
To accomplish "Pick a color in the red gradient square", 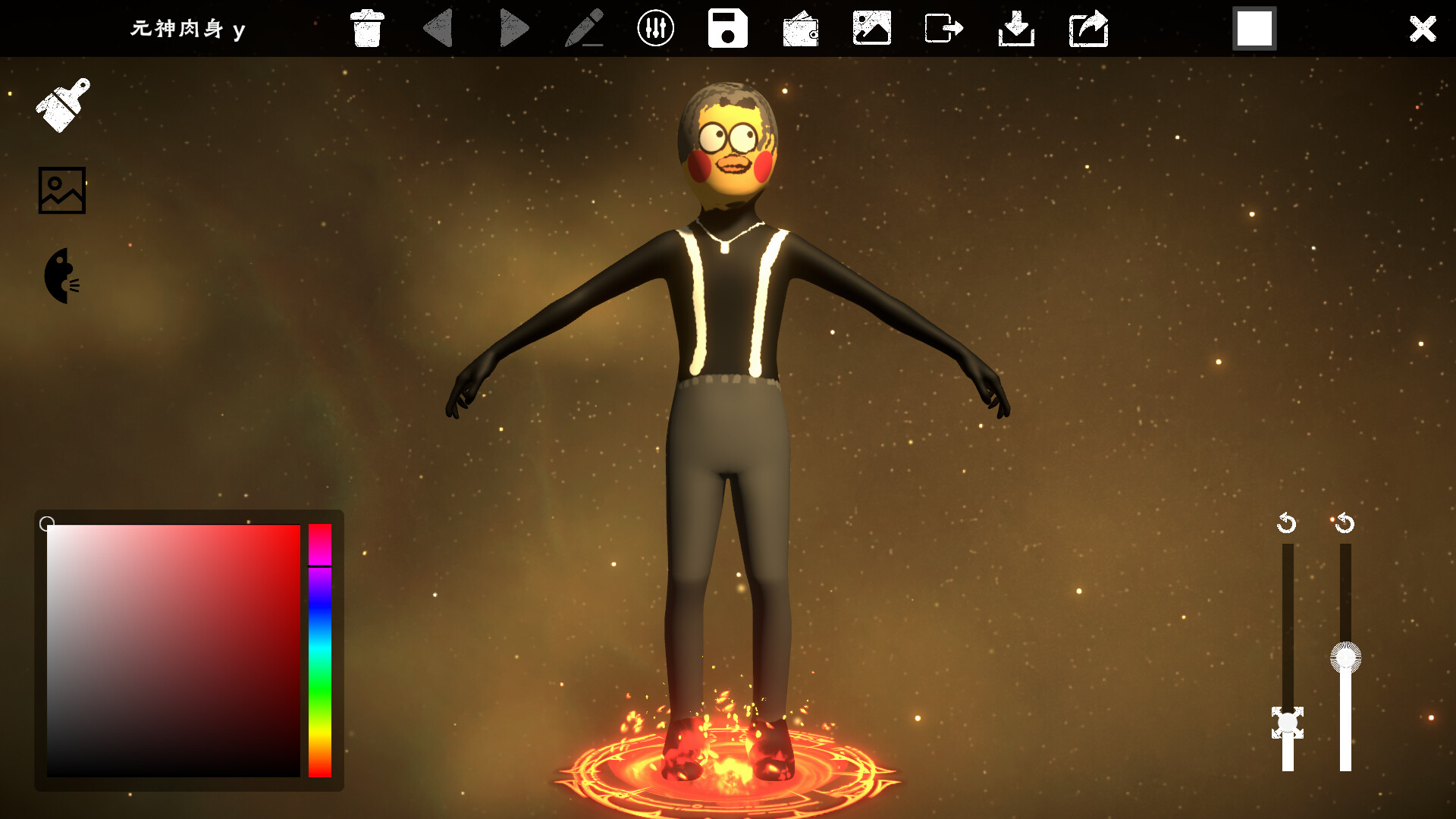I will pos(173,650).
